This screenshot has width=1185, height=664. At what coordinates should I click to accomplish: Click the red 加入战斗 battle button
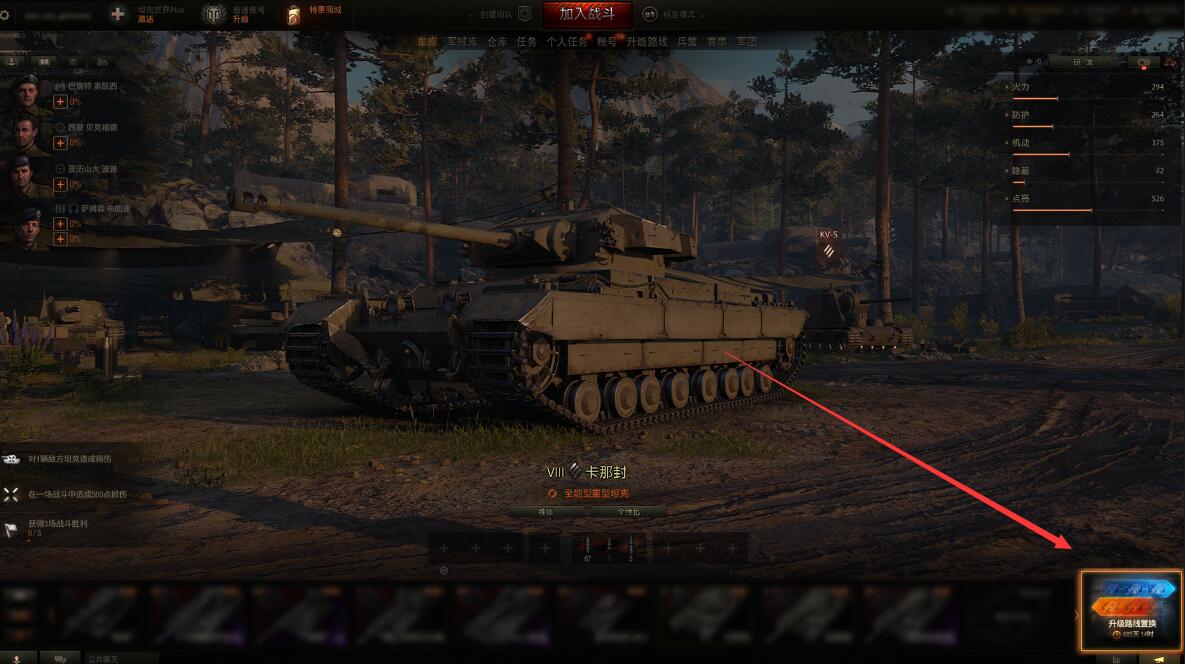point(587,14)
